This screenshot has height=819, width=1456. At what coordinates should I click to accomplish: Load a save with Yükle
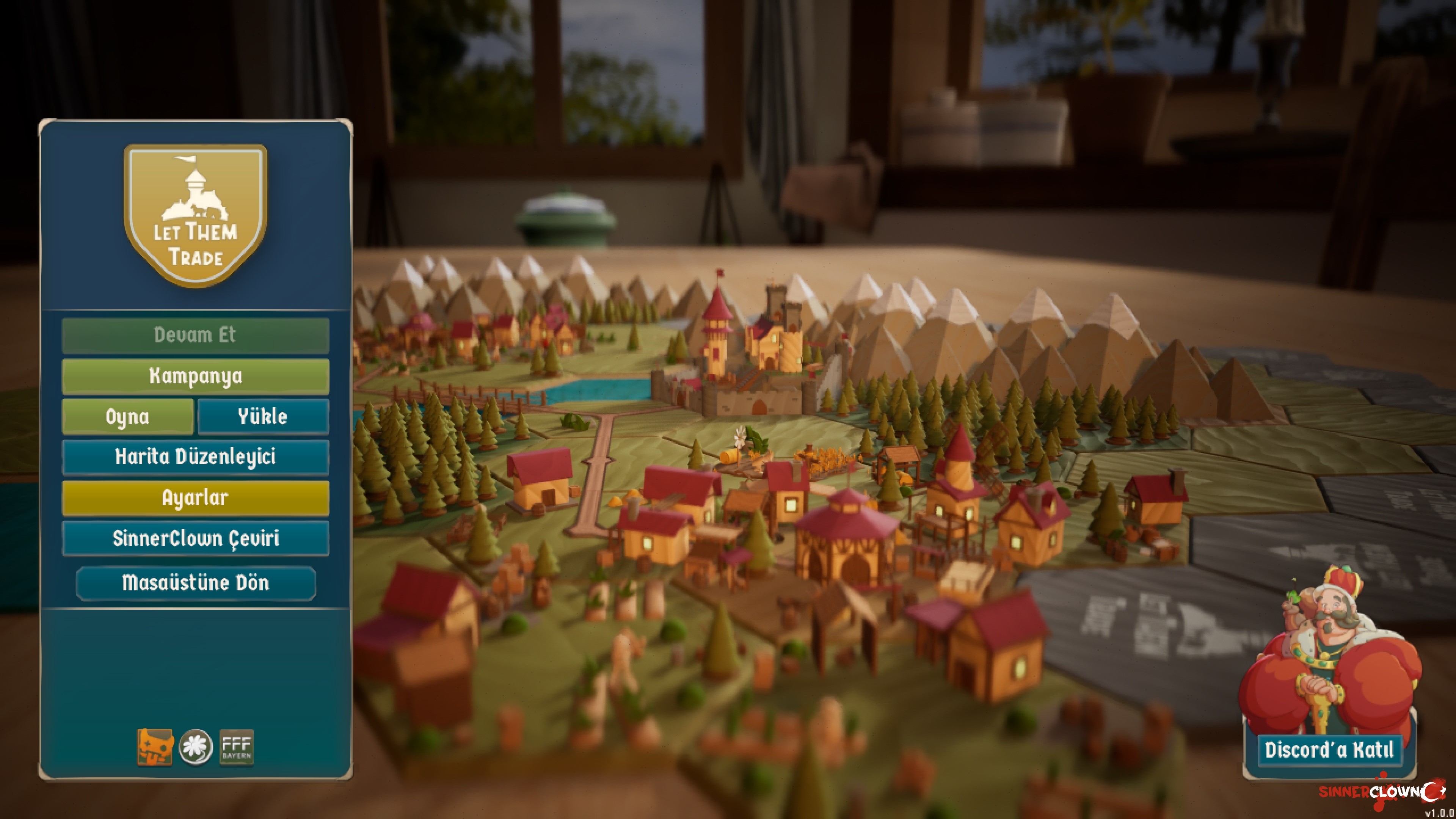click(x=263, y=417)
